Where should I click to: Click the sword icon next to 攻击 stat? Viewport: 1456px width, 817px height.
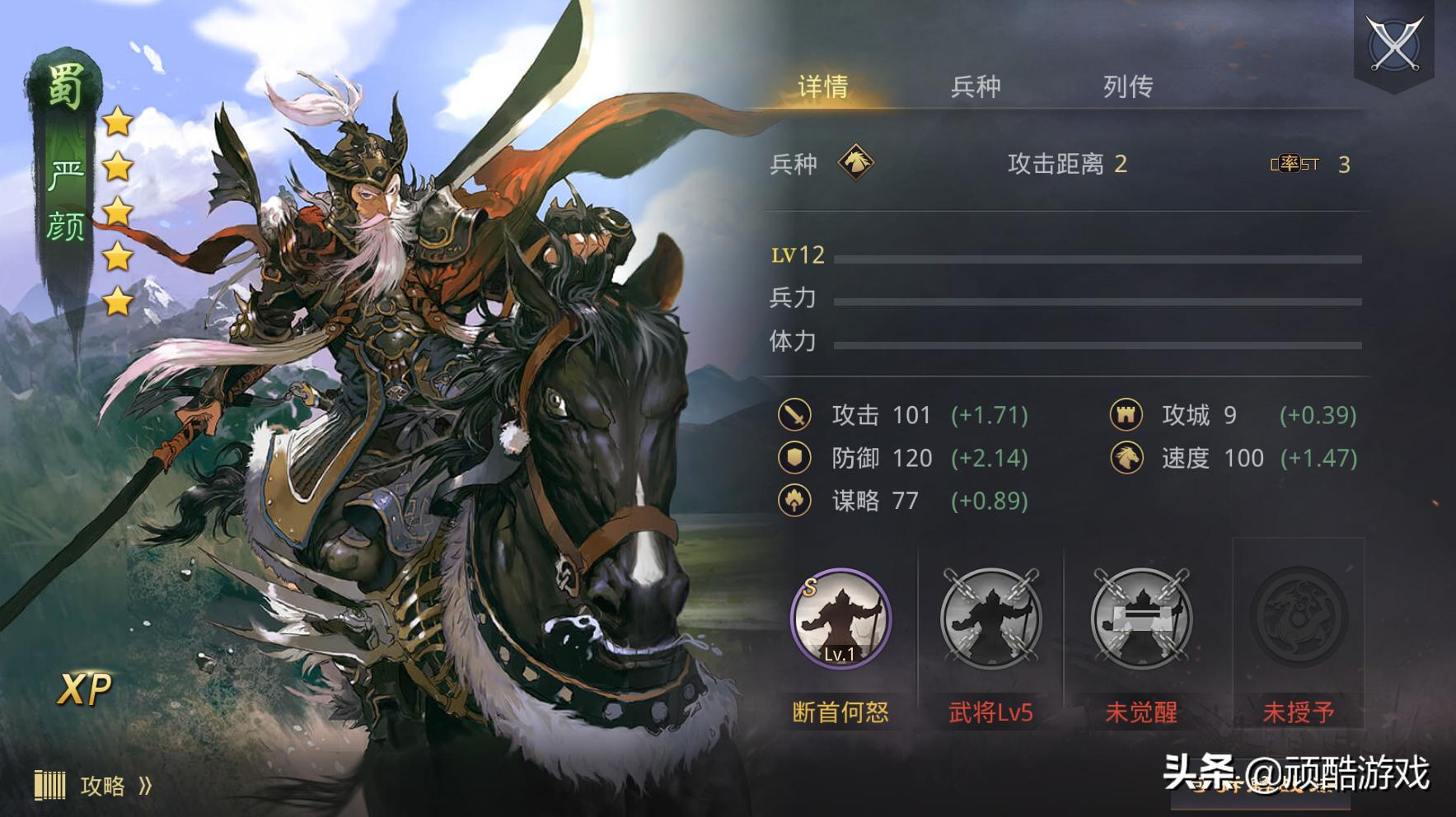tap(794, 414)
